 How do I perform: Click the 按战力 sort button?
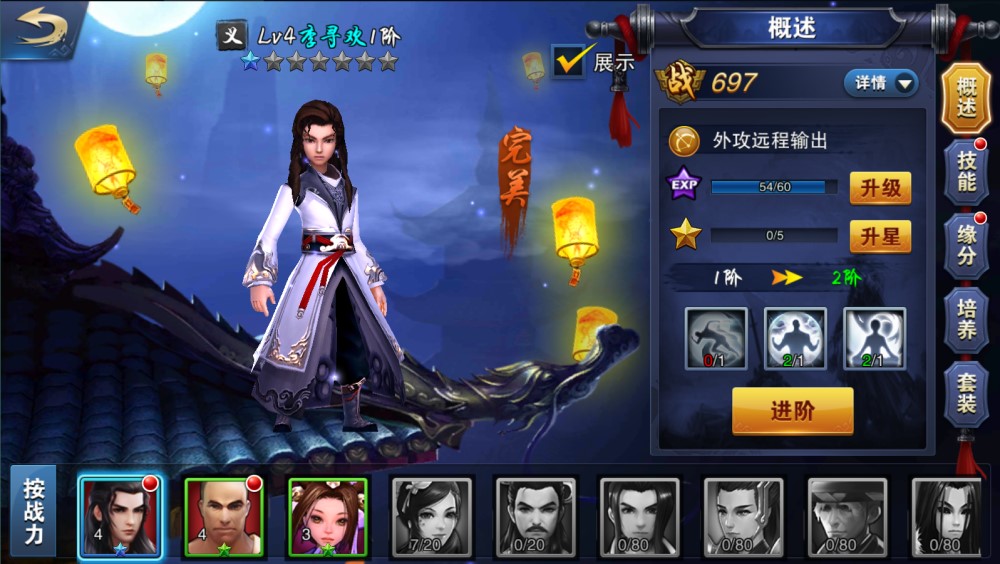point(35,510)
